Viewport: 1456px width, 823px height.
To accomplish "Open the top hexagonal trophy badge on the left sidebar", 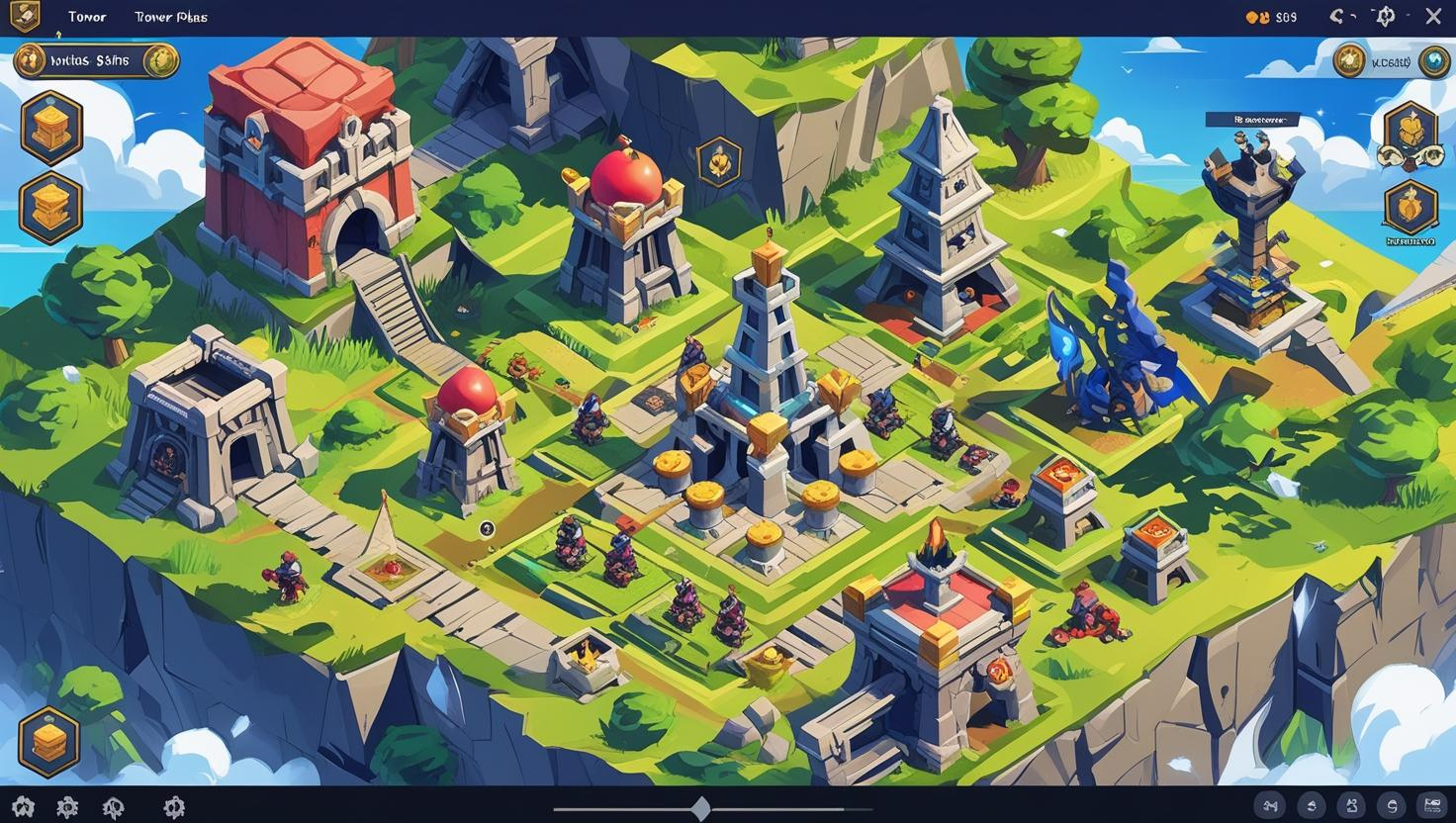I will (51, 127).
